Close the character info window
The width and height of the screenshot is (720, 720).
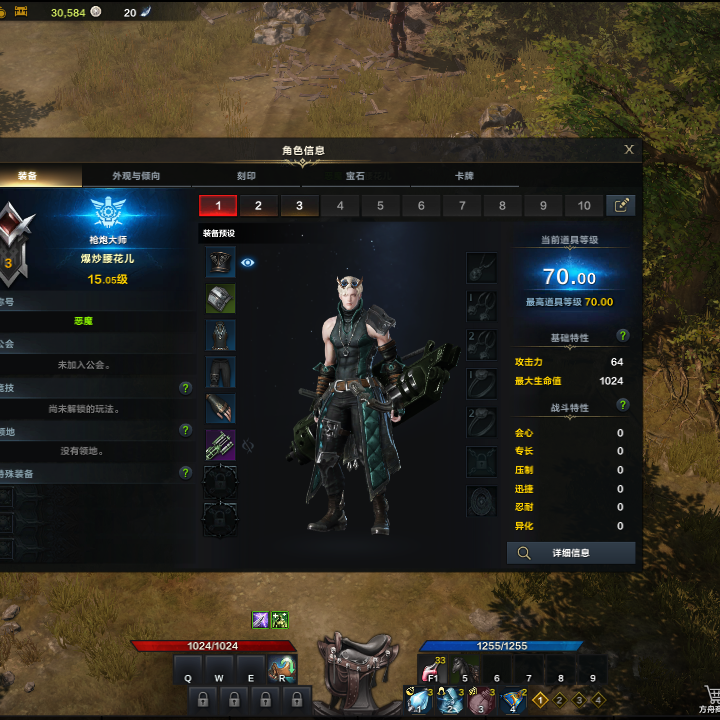click(x=629, y=150)
